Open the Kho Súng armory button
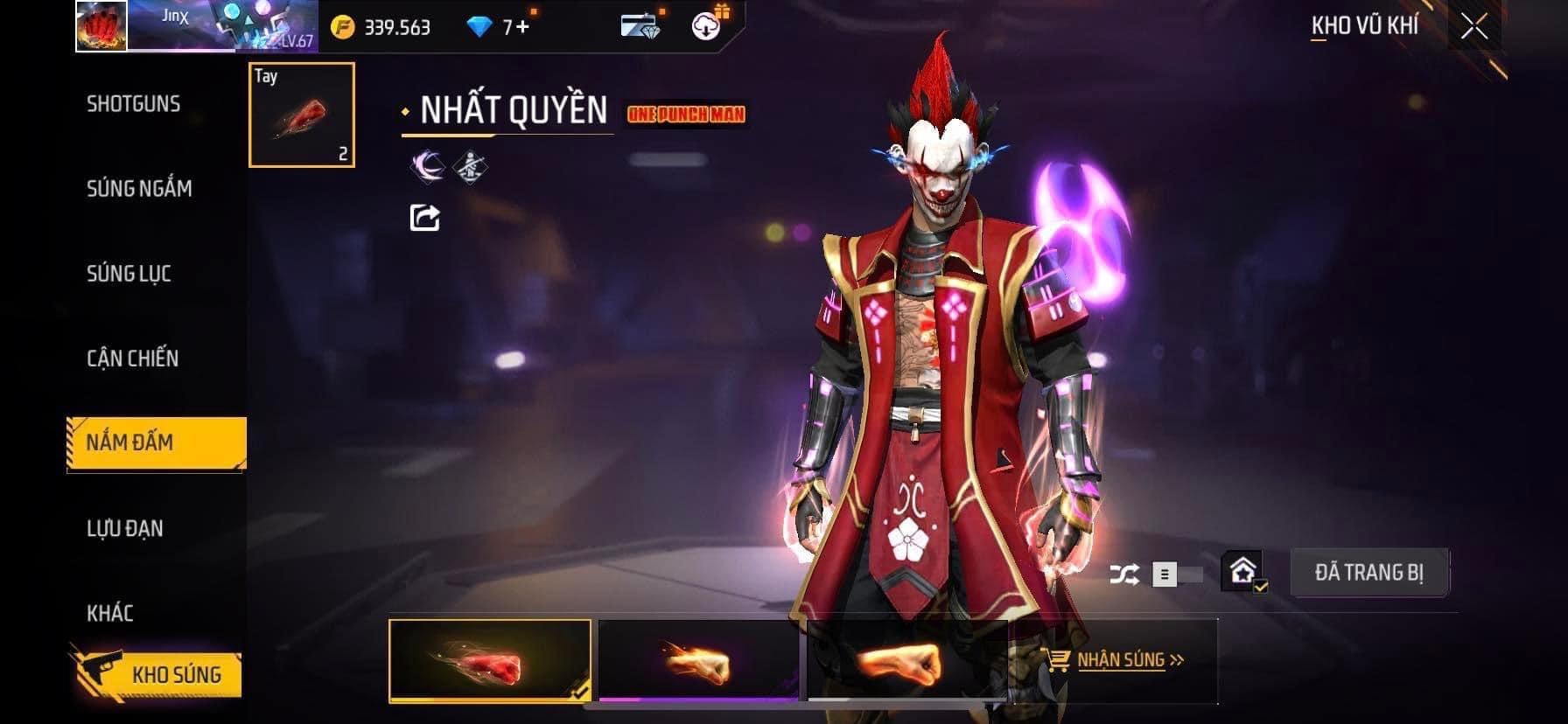The height and width of the screenshot is (724, 1568). pos(156,674)
